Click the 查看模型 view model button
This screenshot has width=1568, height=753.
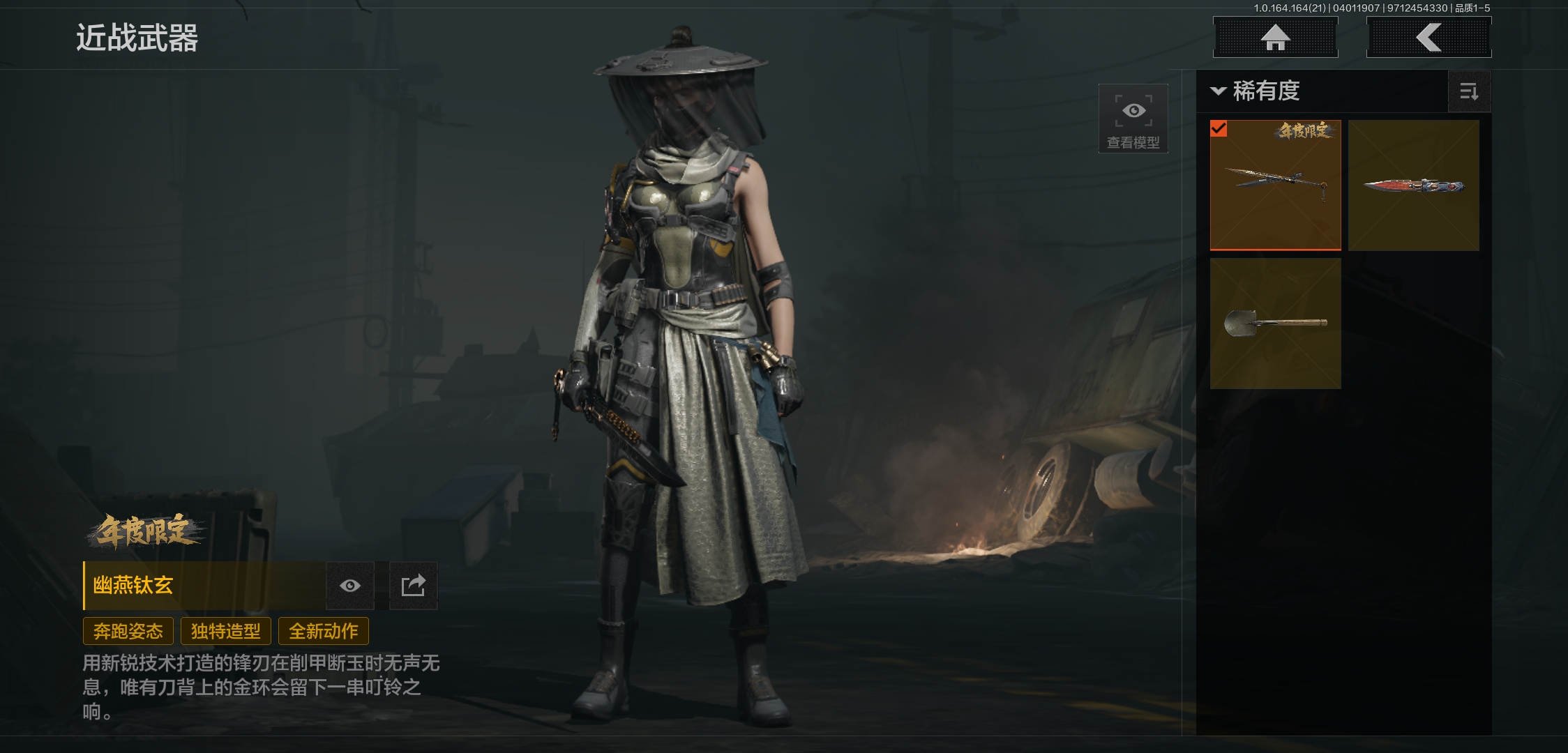tap(1133, 119)
